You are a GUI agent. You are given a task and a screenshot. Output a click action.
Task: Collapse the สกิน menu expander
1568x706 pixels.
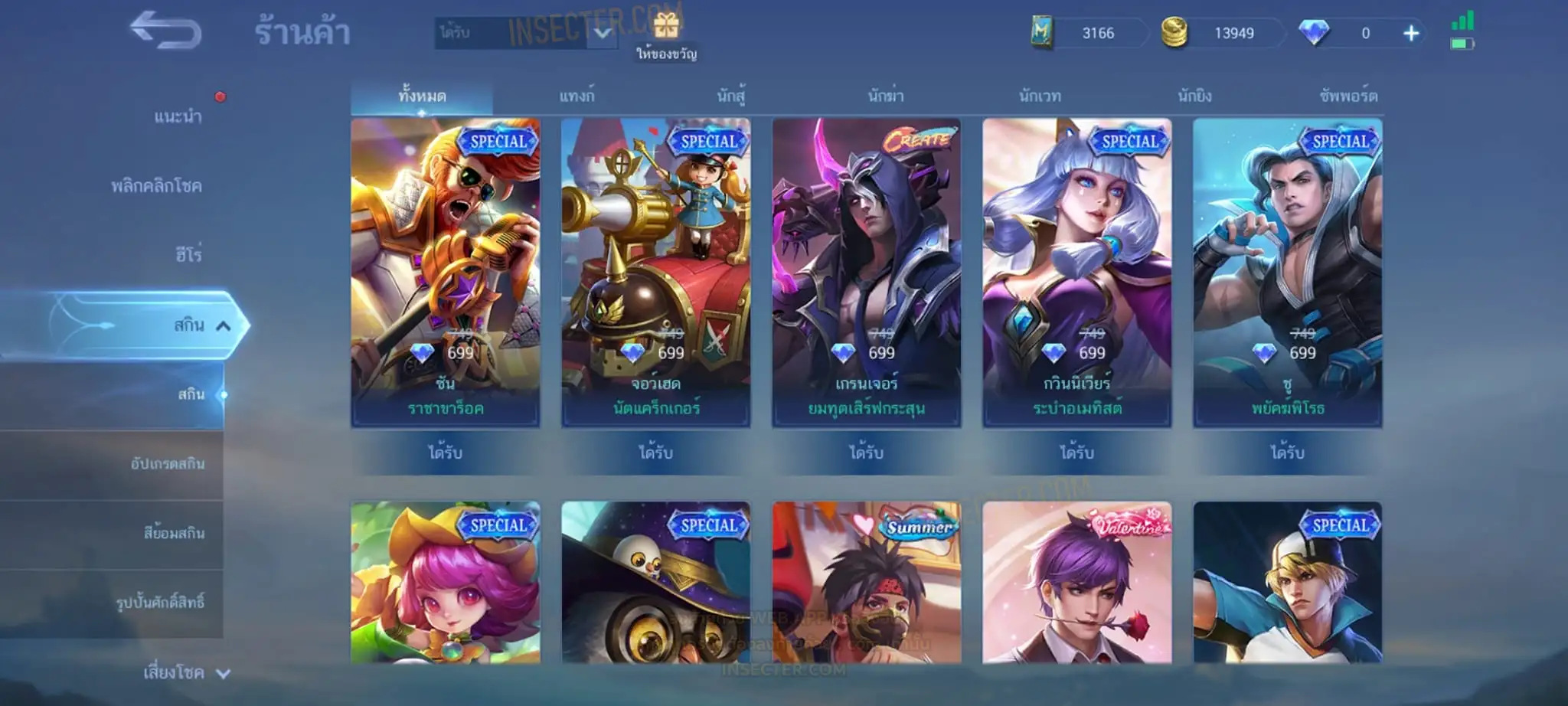point(223,326)
